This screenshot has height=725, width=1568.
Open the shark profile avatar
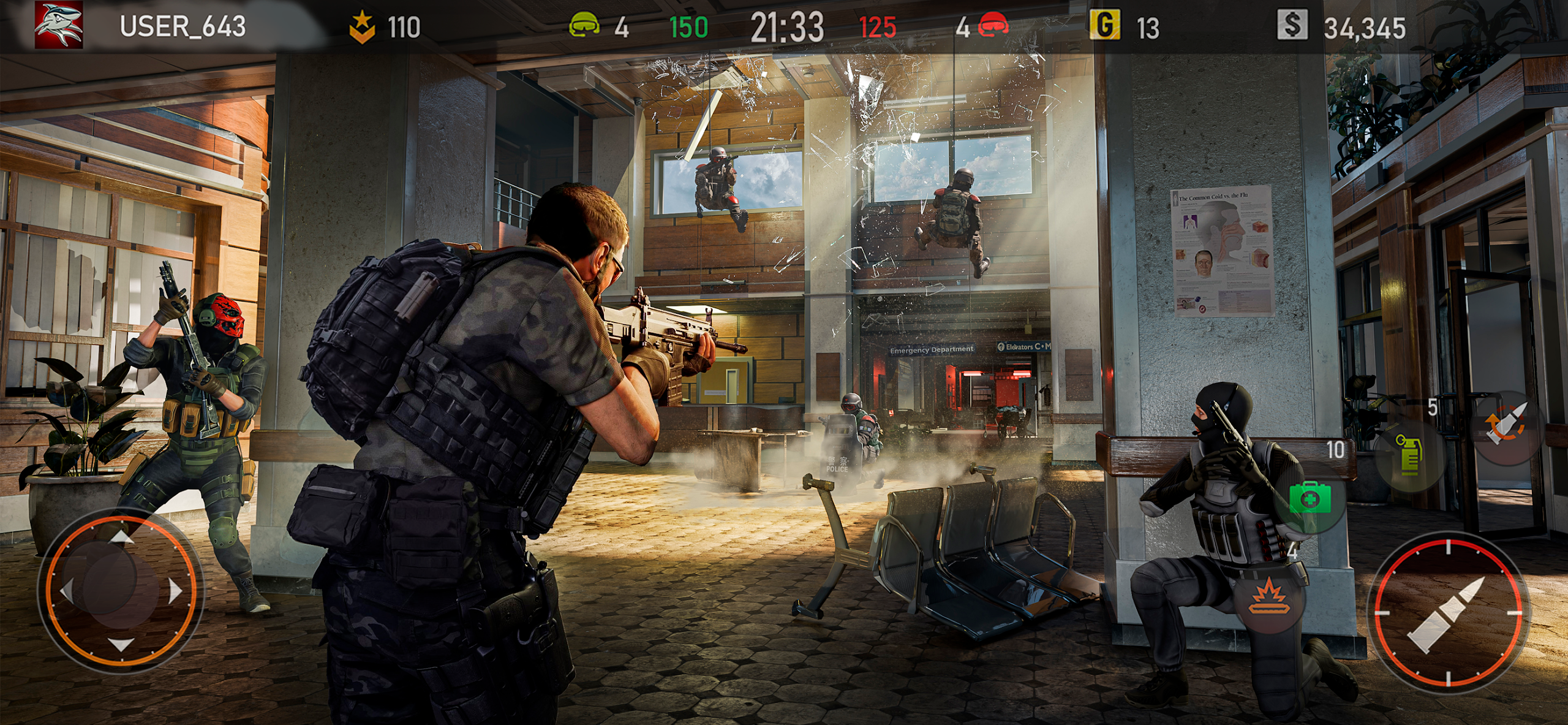click(58, 26)
